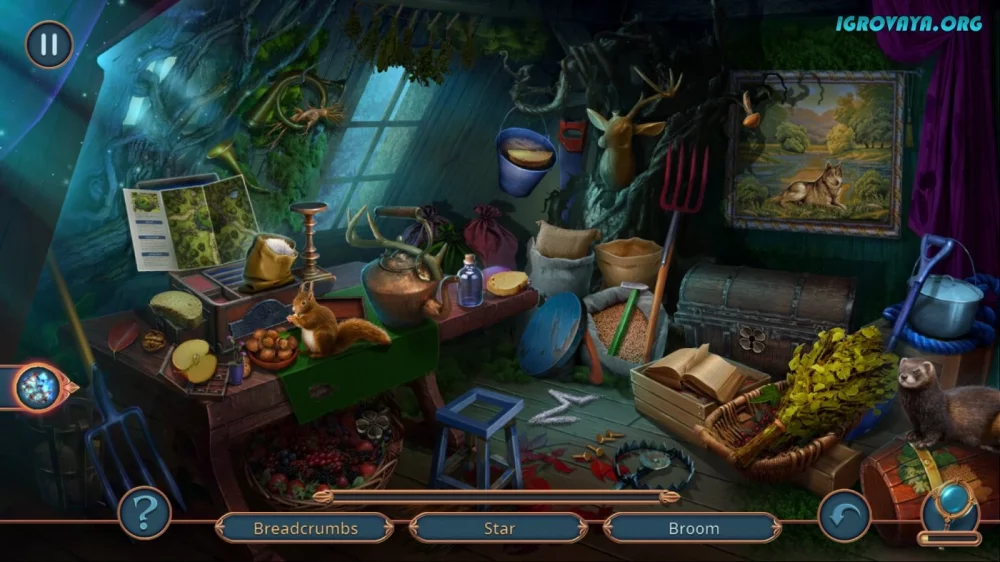Click the curved back arrow button

843,513
